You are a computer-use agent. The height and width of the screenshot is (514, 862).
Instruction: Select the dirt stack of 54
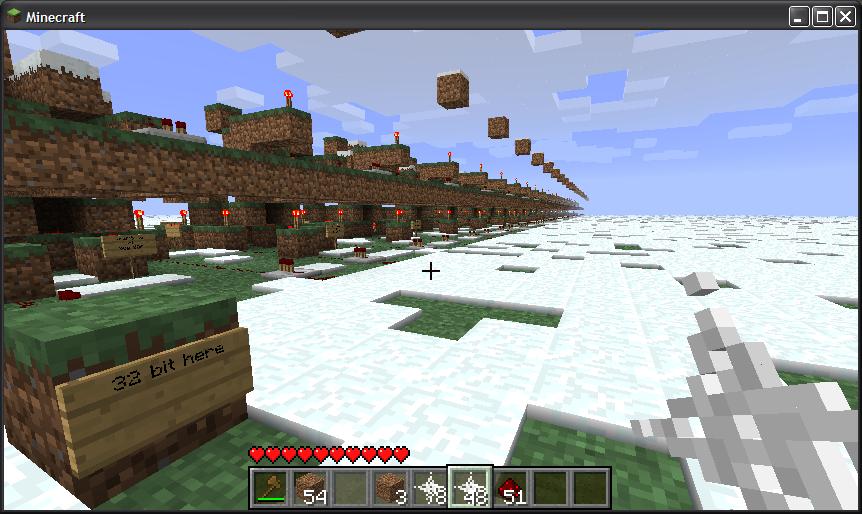pos(310,488)
